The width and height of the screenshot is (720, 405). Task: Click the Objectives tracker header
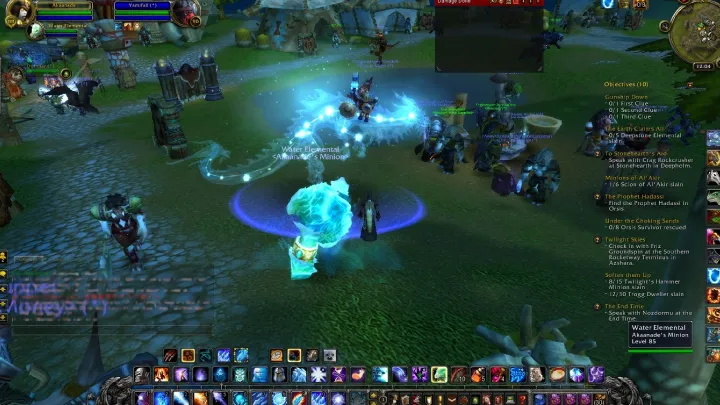[627, 84]
